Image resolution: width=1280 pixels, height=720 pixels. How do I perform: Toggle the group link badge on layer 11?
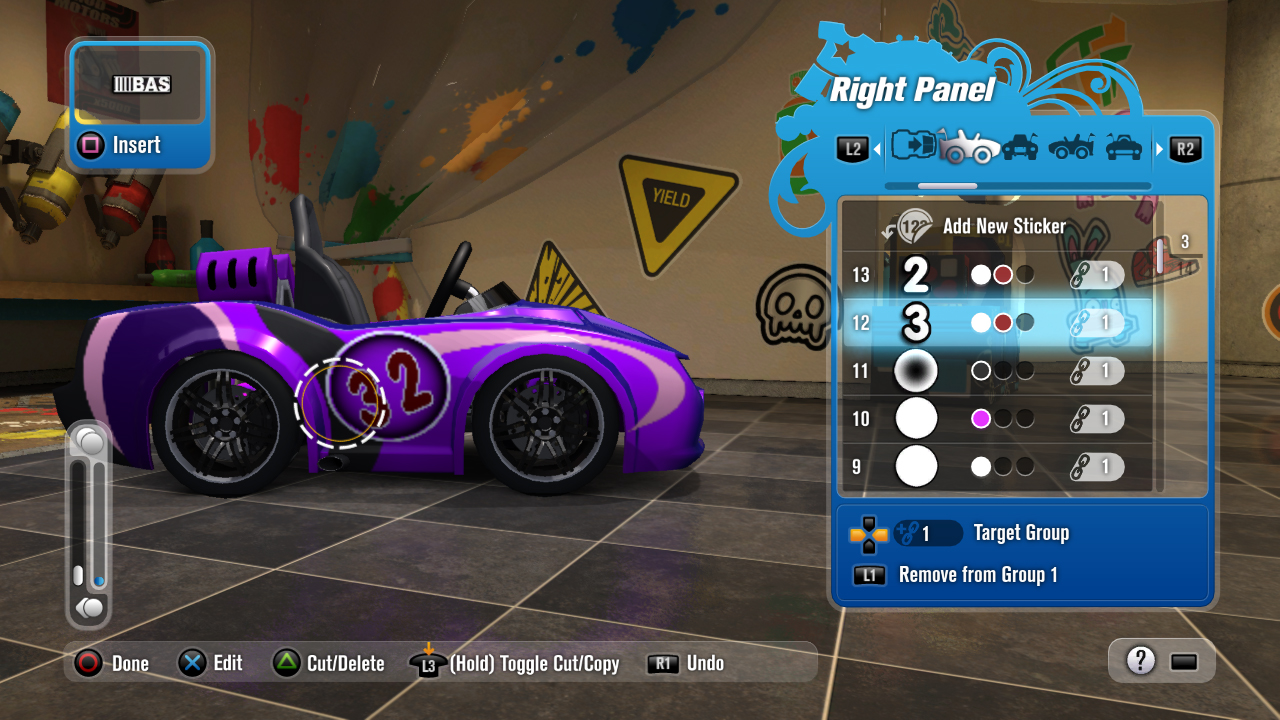point(1095,371)
